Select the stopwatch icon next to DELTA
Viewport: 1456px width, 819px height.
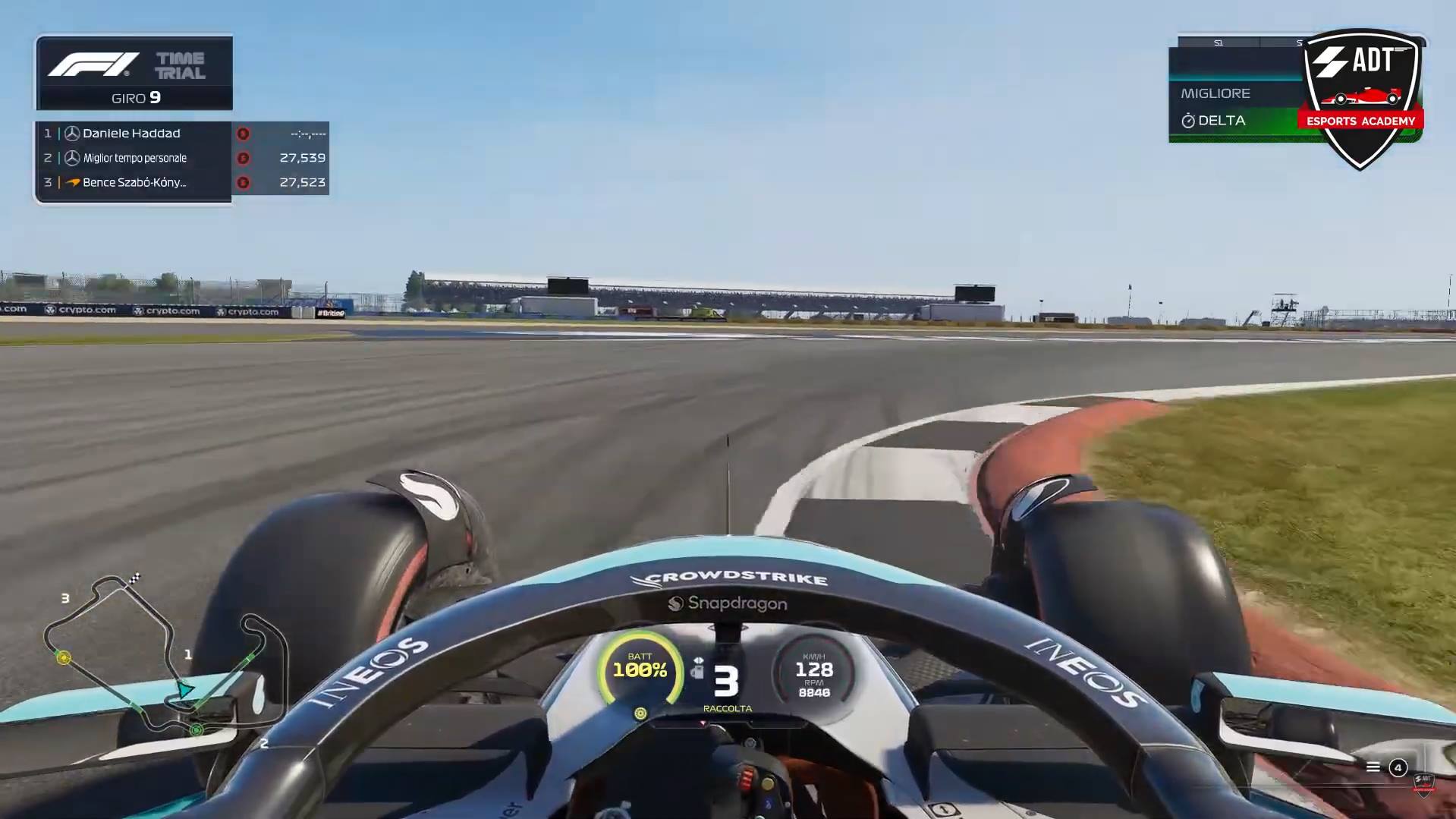[1187, 120]
